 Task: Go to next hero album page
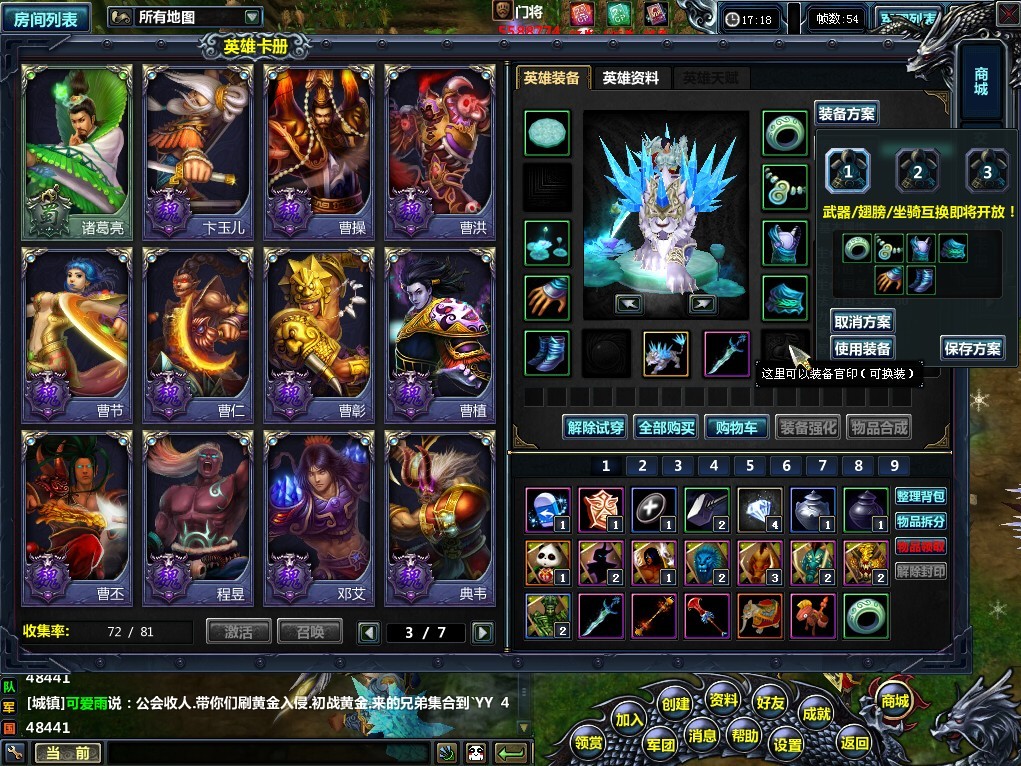(482, 632)
